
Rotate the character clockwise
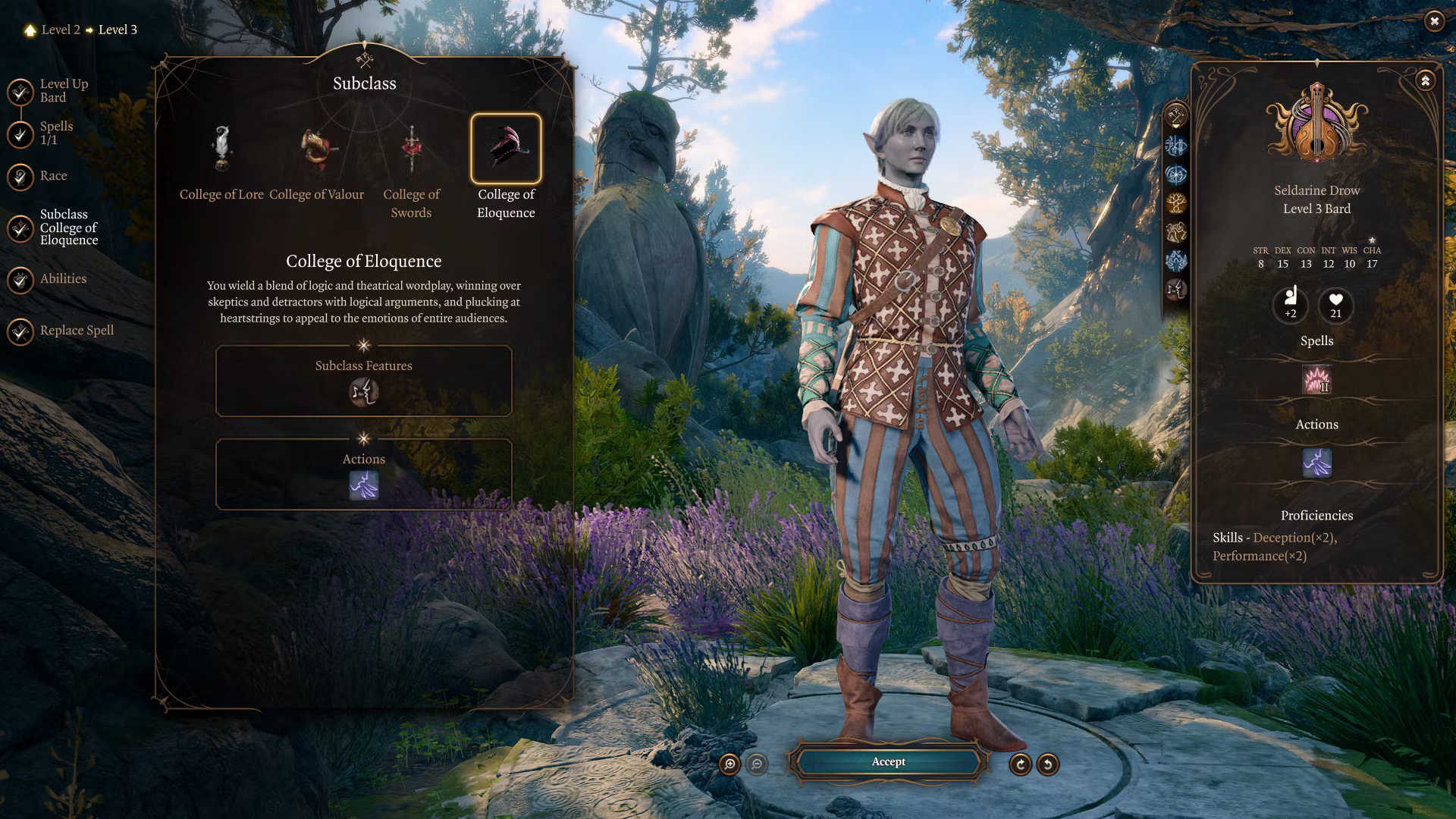(x=1021, y=764)
